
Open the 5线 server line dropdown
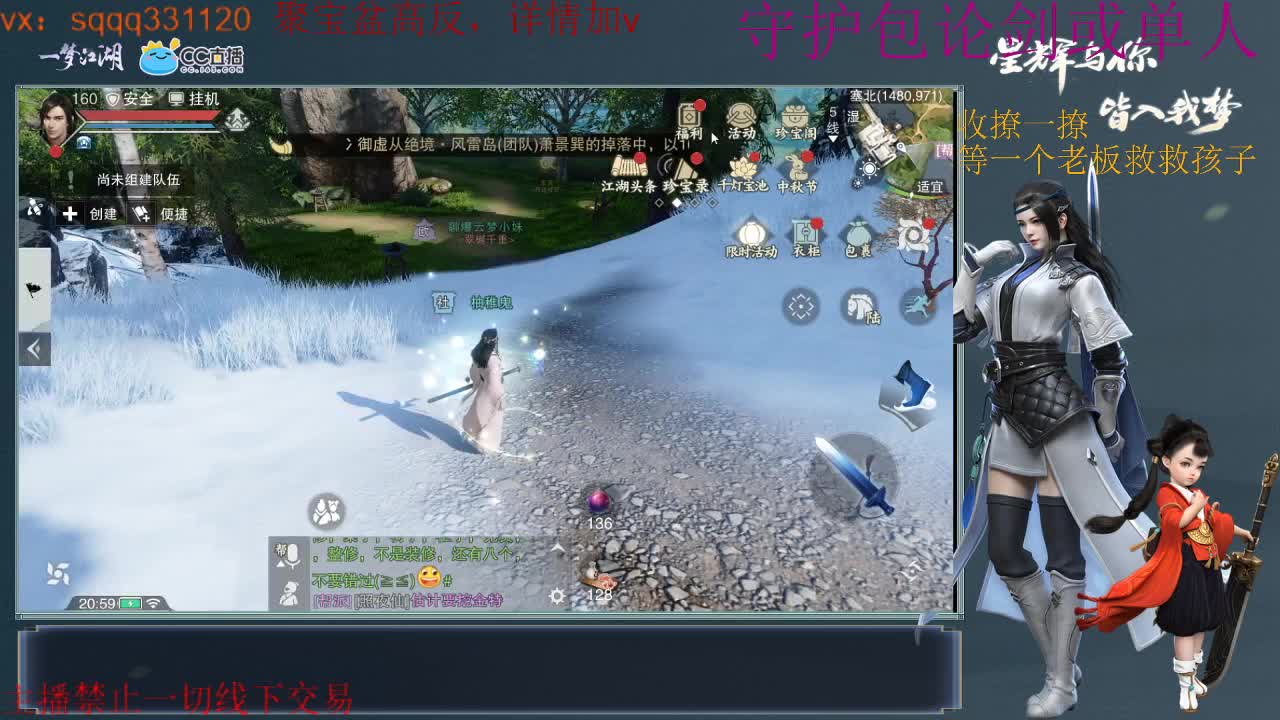833,125
